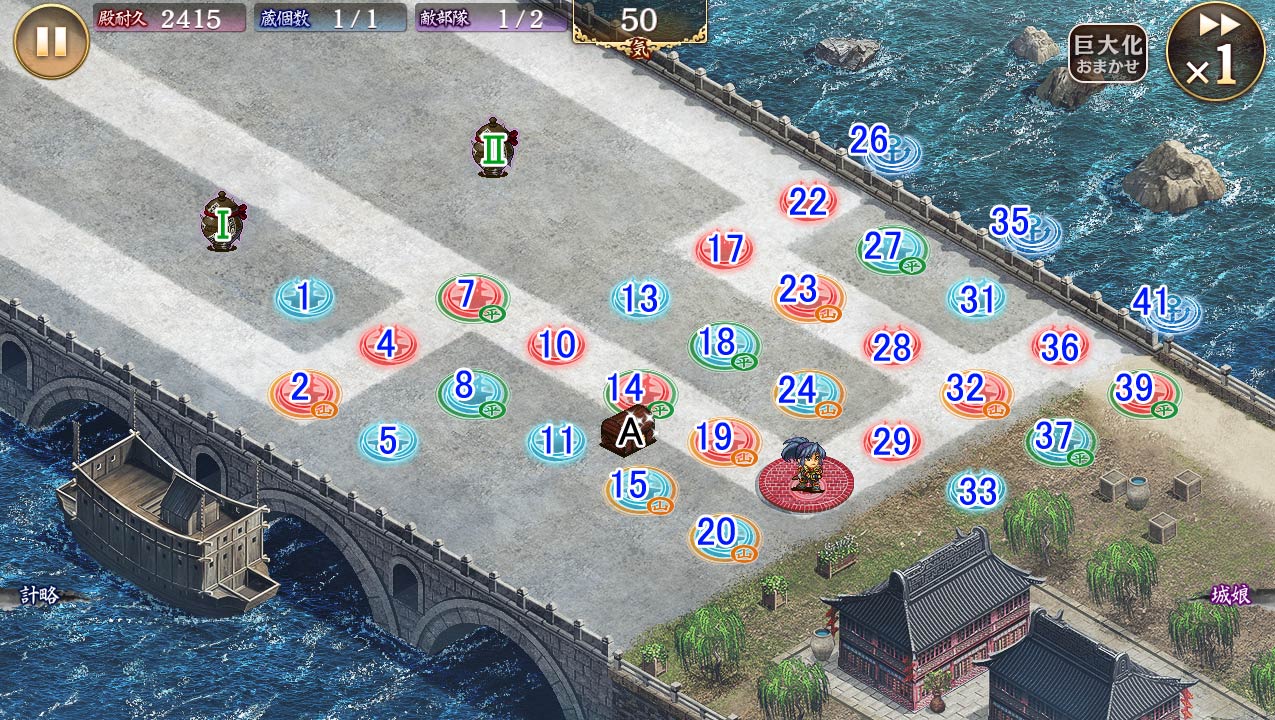The height and width of the screenshot is (720, 1275).
Task: Choose deployment tile number 22
Action: click(x=808, y=202)
